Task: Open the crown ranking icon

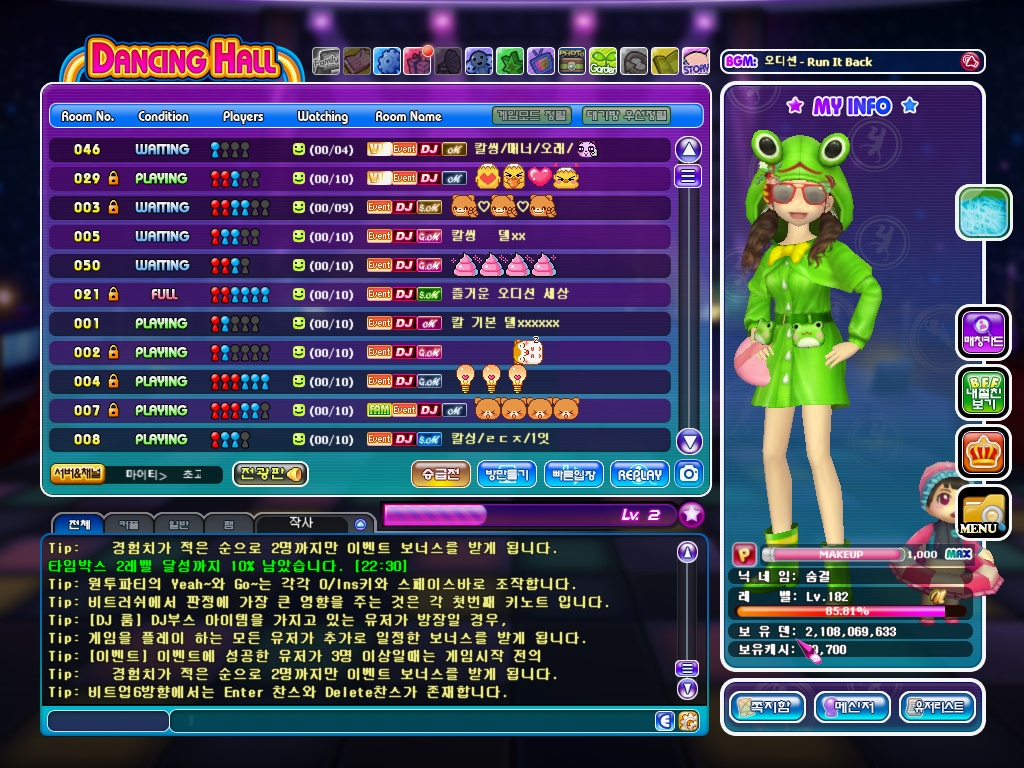Action: pos(983,452)
